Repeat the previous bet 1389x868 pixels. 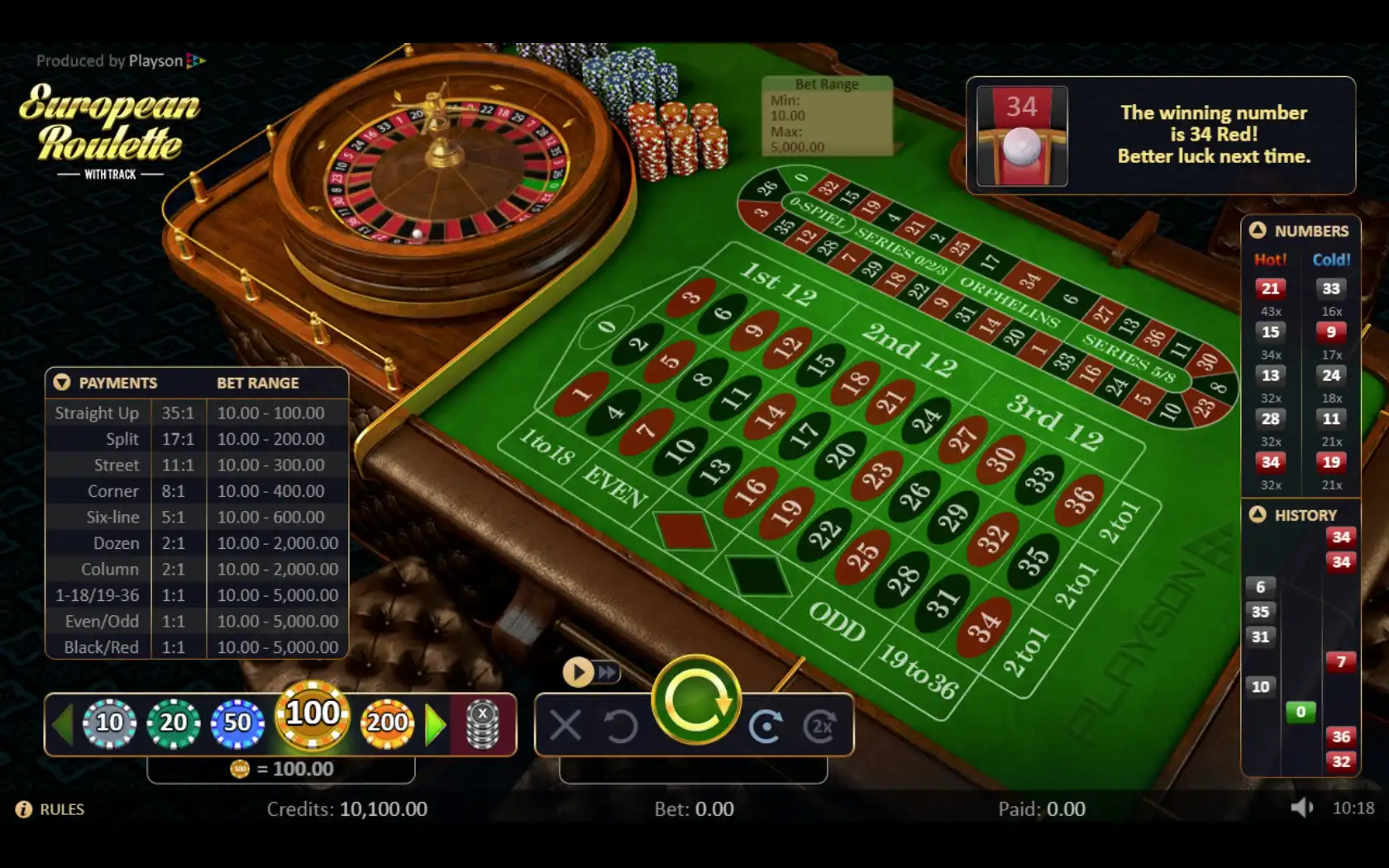[766, 727]
